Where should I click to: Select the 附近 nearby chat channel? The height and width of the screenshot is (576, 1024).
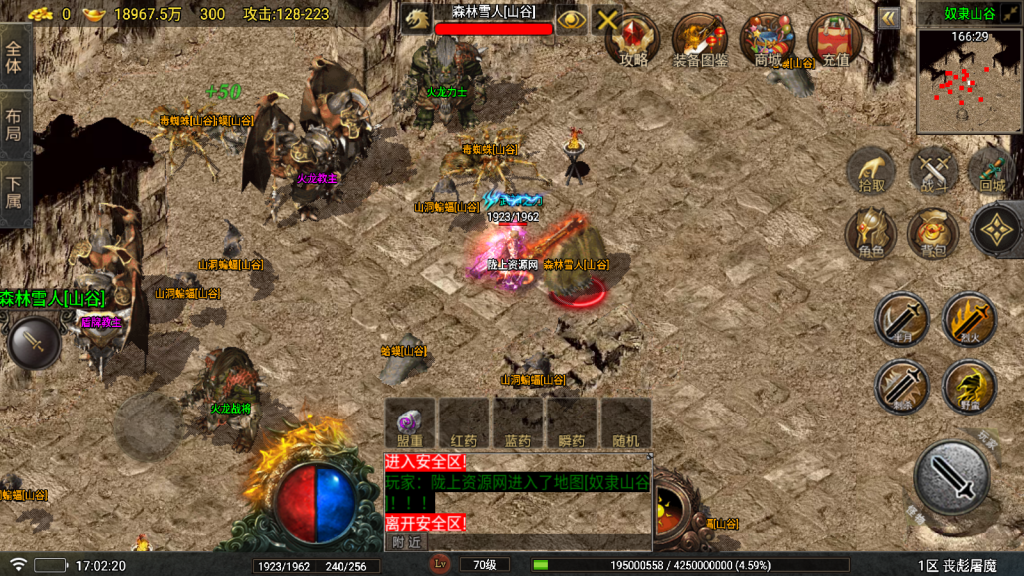405,541
